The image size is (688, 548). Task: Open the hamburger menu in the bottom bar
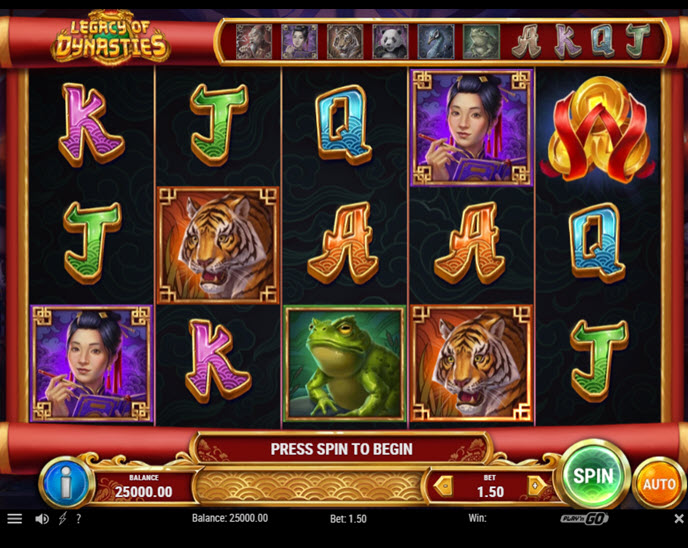pos(14,519)
